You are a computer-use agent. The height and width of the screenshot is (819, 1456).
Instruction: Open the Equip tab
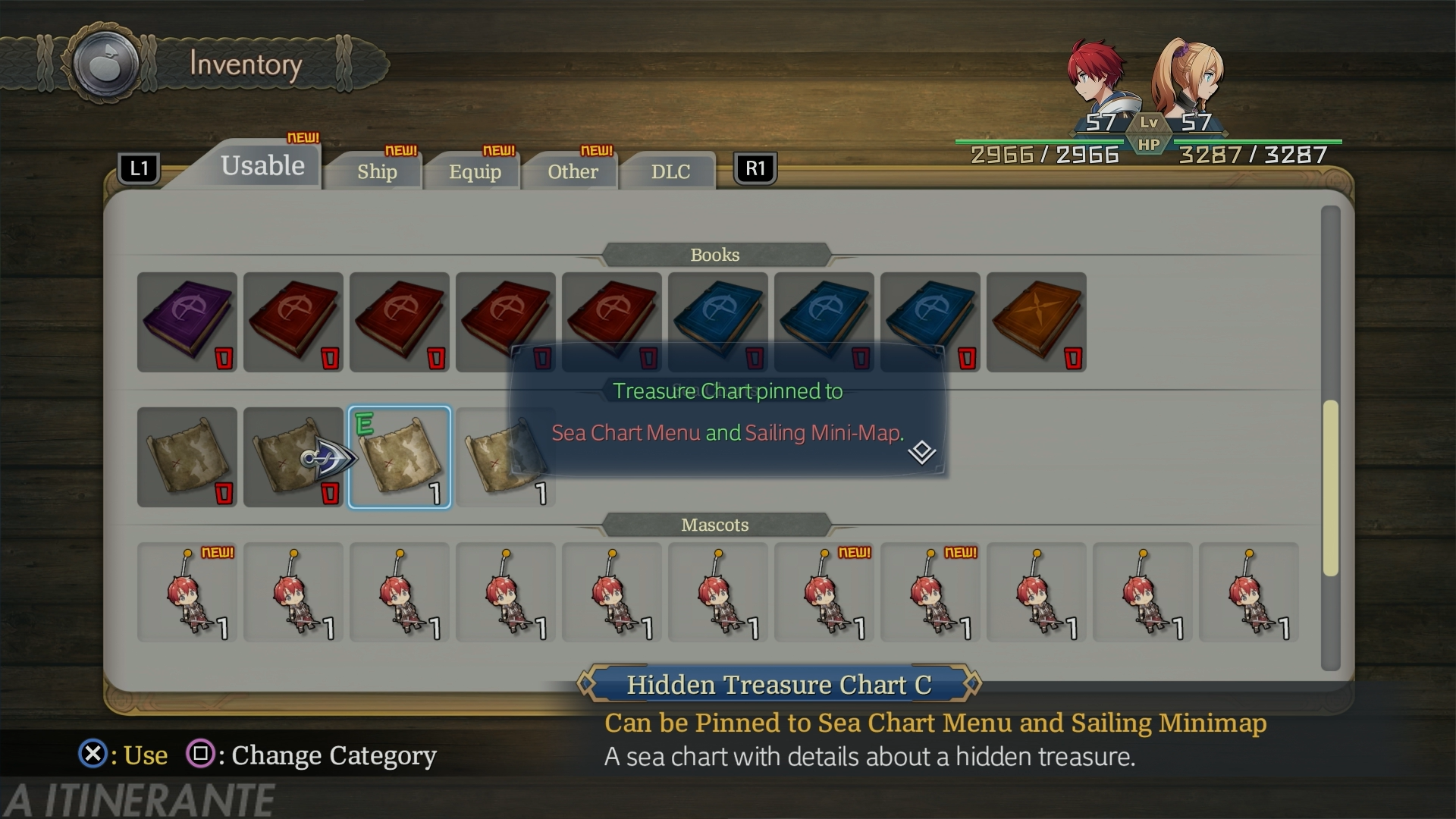pyautogui.click(x=475, y=171)
